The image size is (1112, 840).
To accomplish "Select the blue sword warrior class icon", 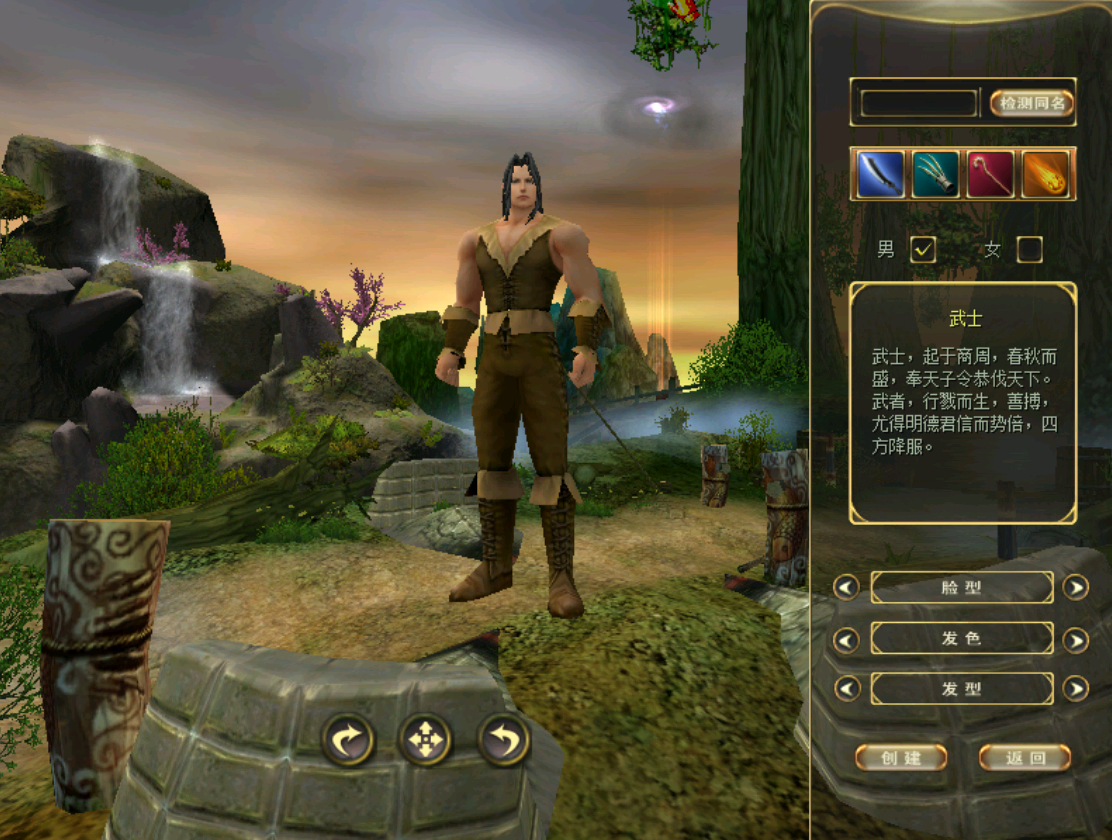I will (881, 174).
